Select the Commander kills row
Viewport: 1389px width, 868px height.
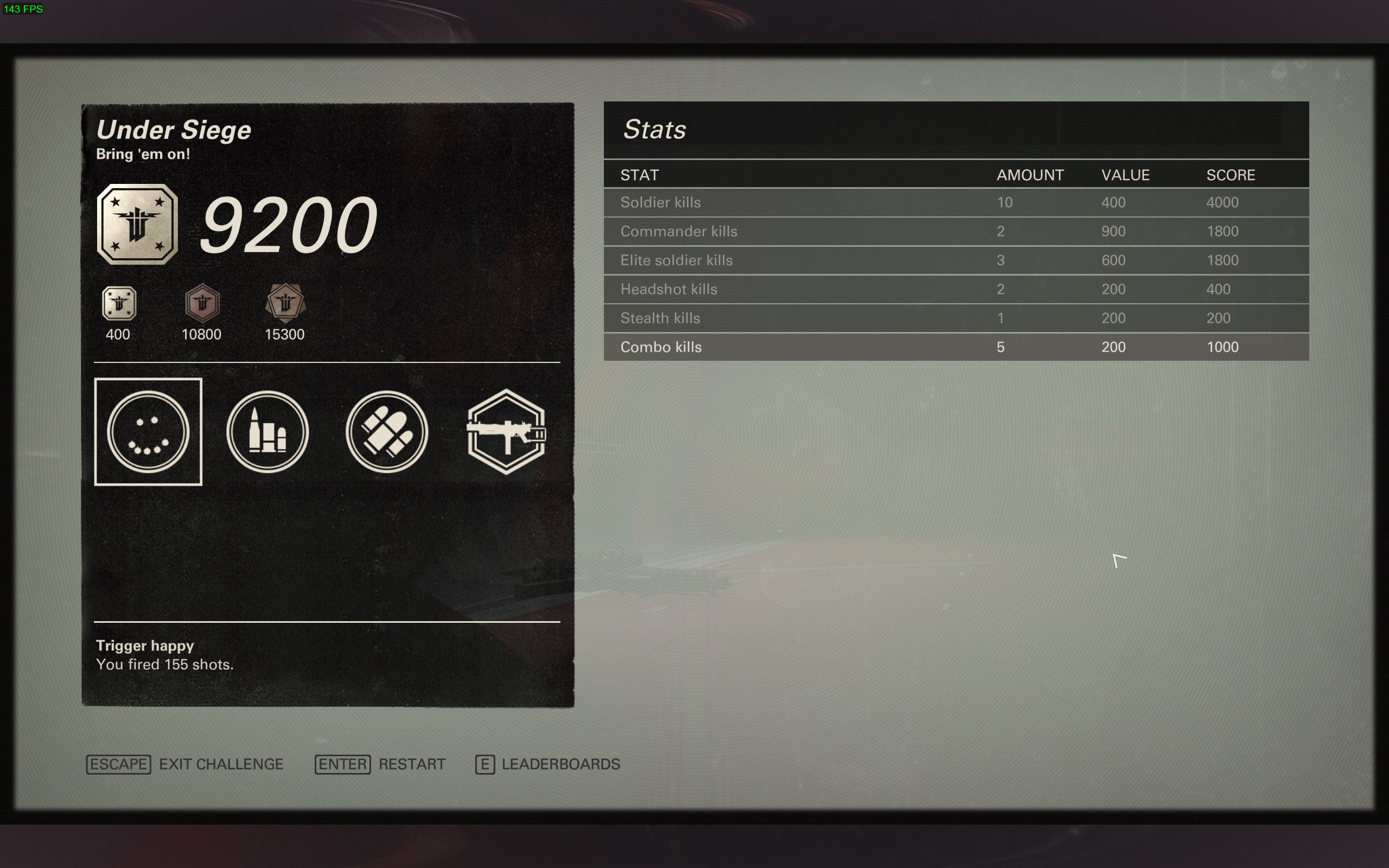click(955, 231)
